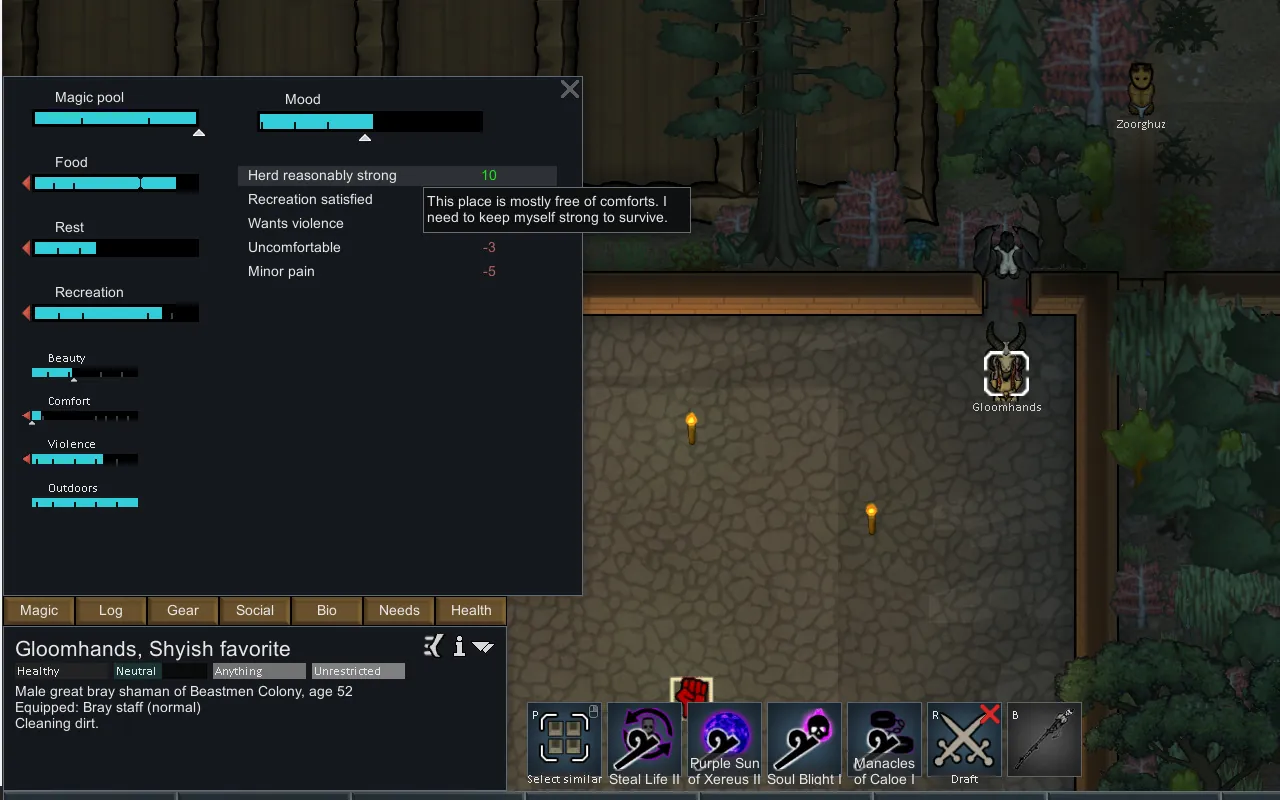Activate the Steal Life II spell

(644, 741)
